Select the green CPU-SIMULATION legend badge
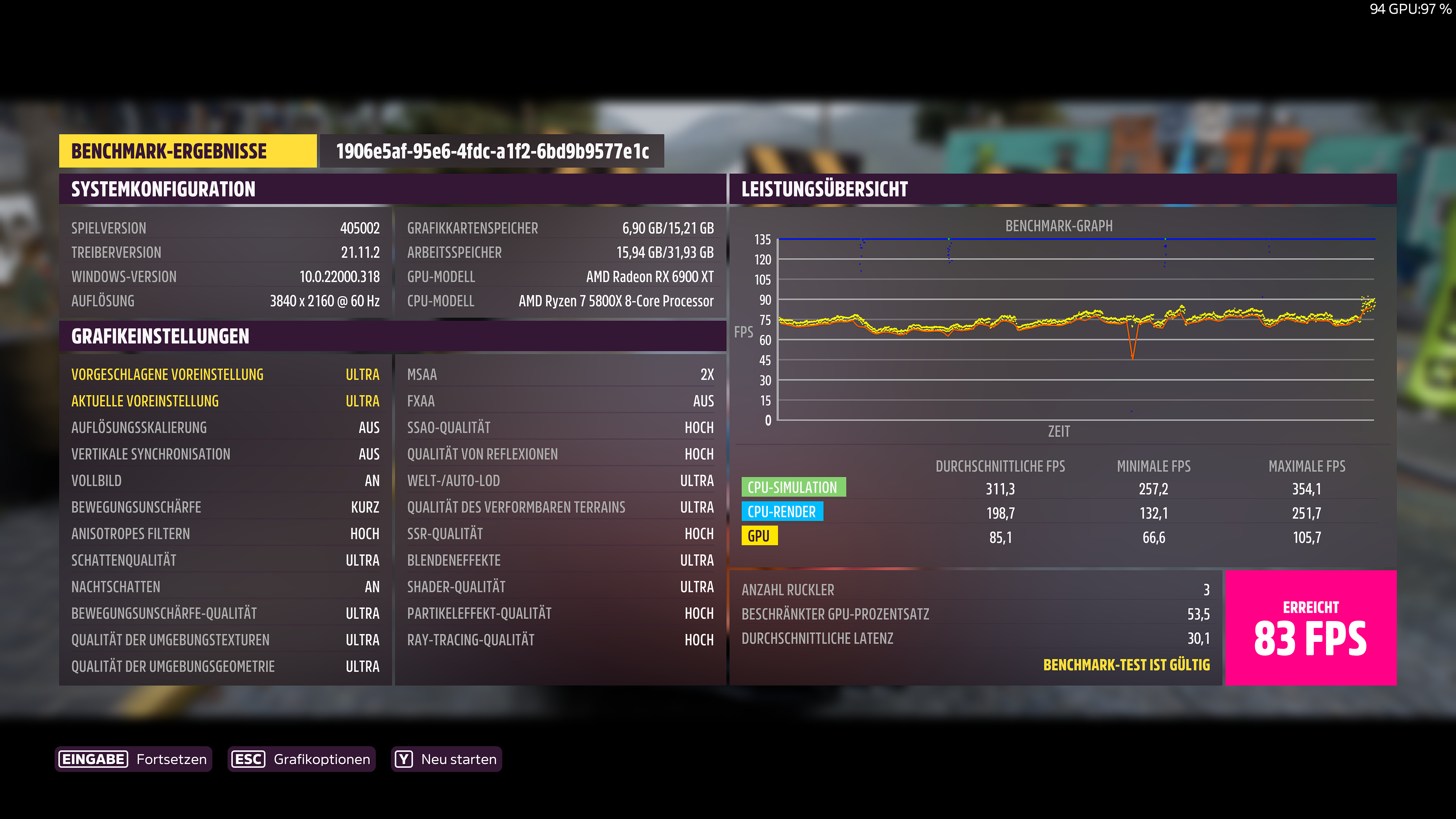 coord(794,487)
